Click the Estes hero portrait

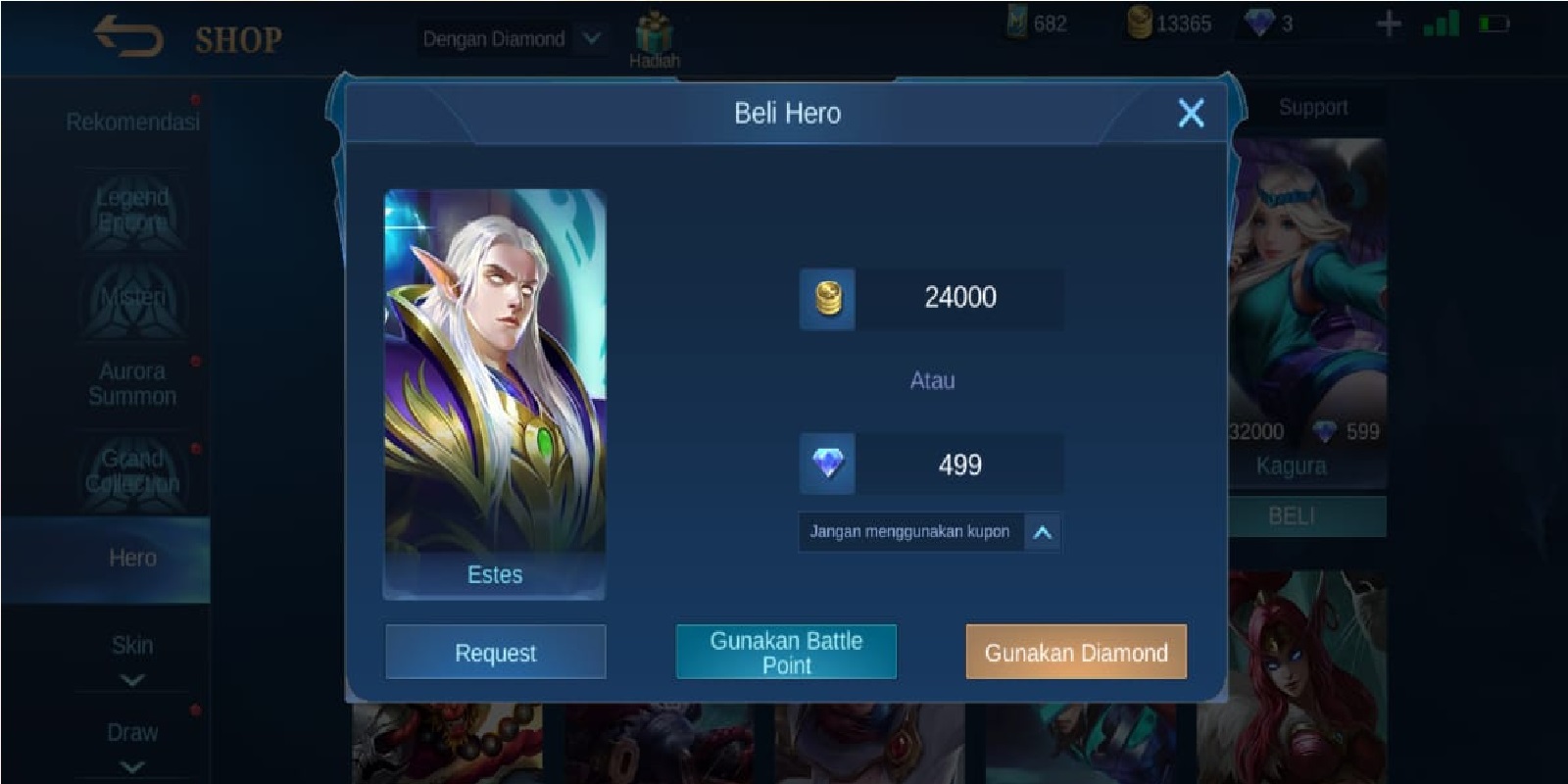tap(494, 382)
